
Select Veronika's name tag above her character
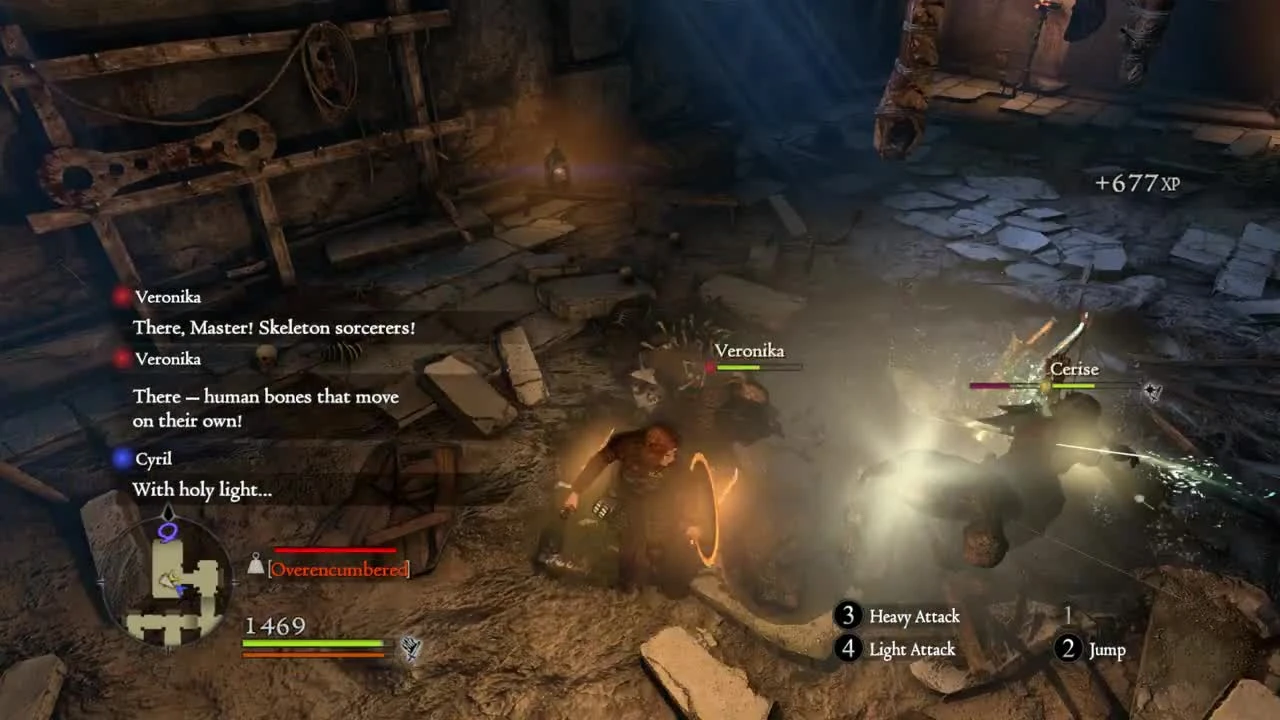pyautogui.click(x=750, y=351)
